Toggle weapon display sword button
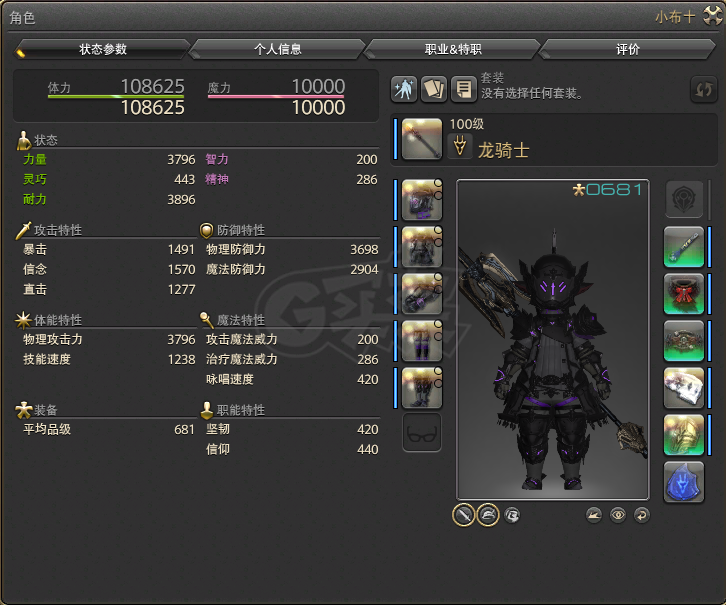This screenshot has height=605, width=726. (463, 515)
